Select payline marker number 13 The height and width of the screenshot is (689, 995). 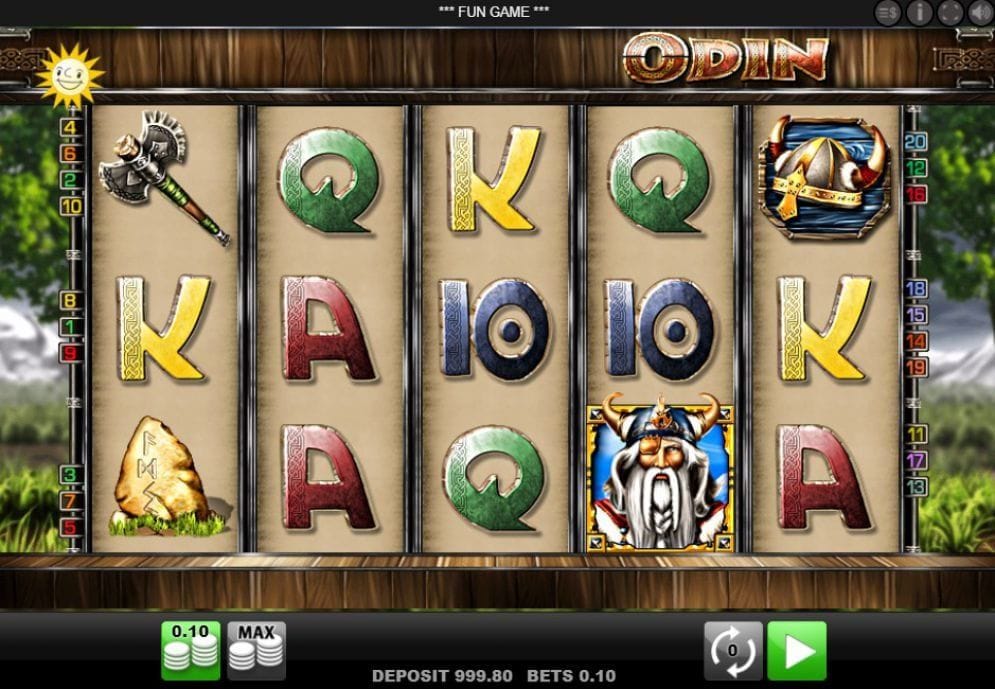pos(916,487)
